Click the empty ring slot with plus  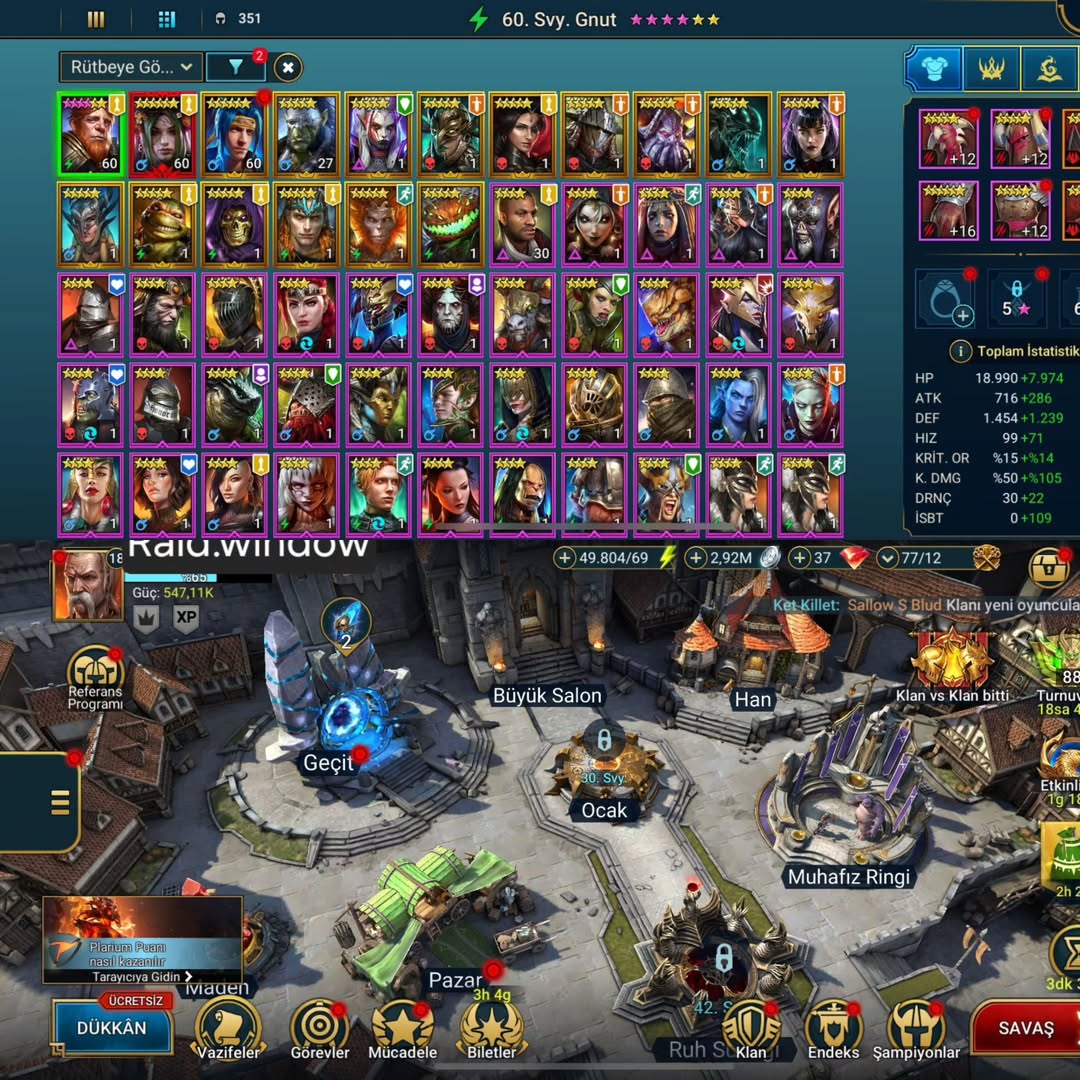point(945,299)
